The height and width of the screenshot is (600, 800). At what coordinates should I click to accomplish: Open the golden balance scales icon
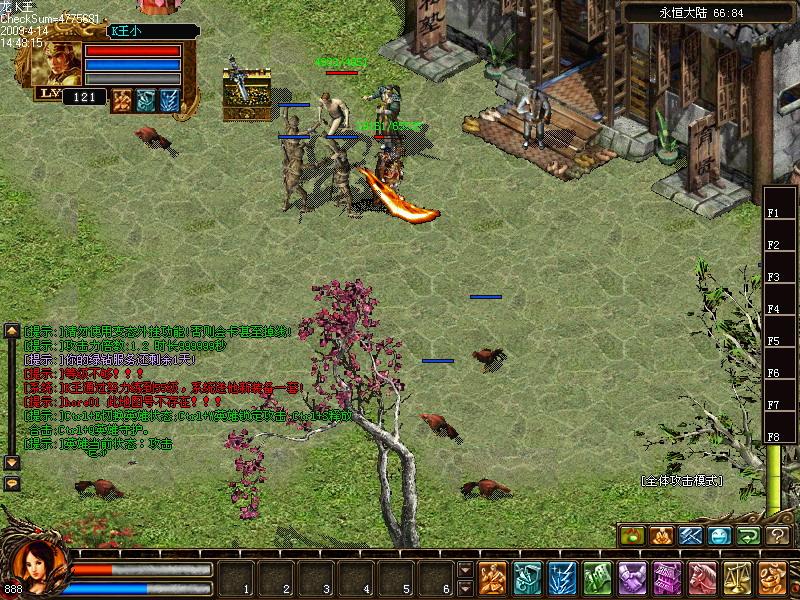point(737,578)
